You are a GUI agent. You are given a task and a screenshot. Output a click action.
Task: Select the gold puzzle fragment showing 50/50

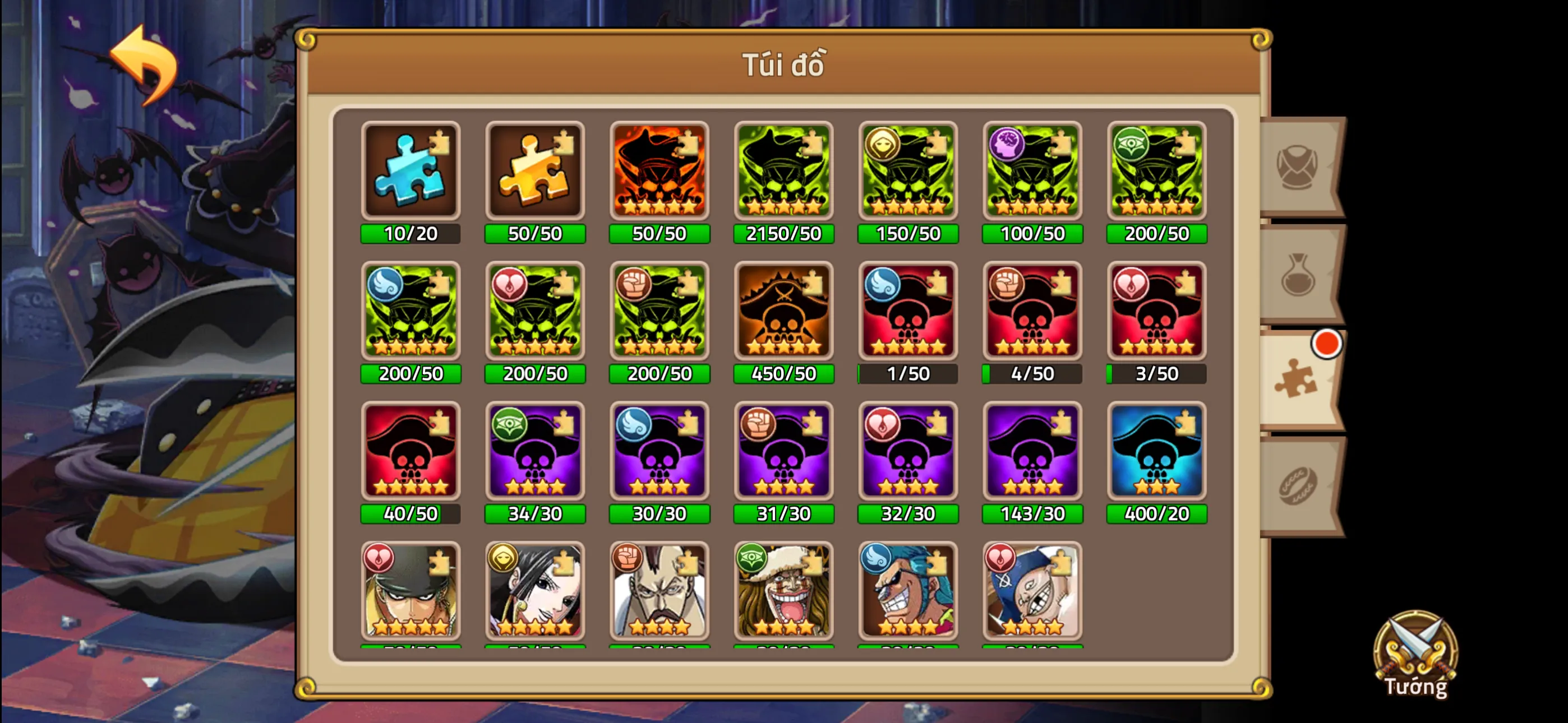(535, 171)
